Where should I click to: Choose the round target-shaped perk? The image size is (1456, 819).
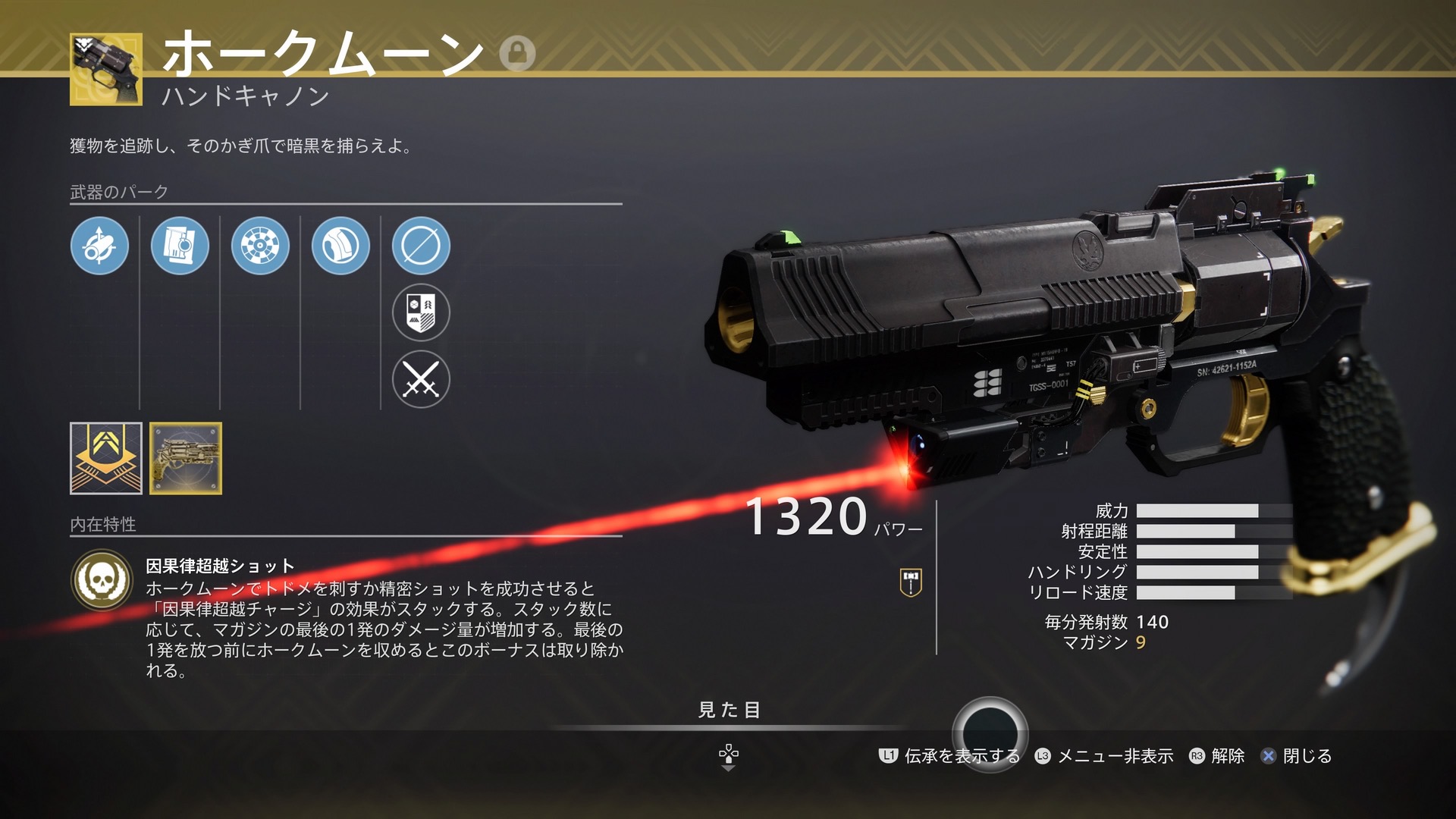tap(260, 246)
